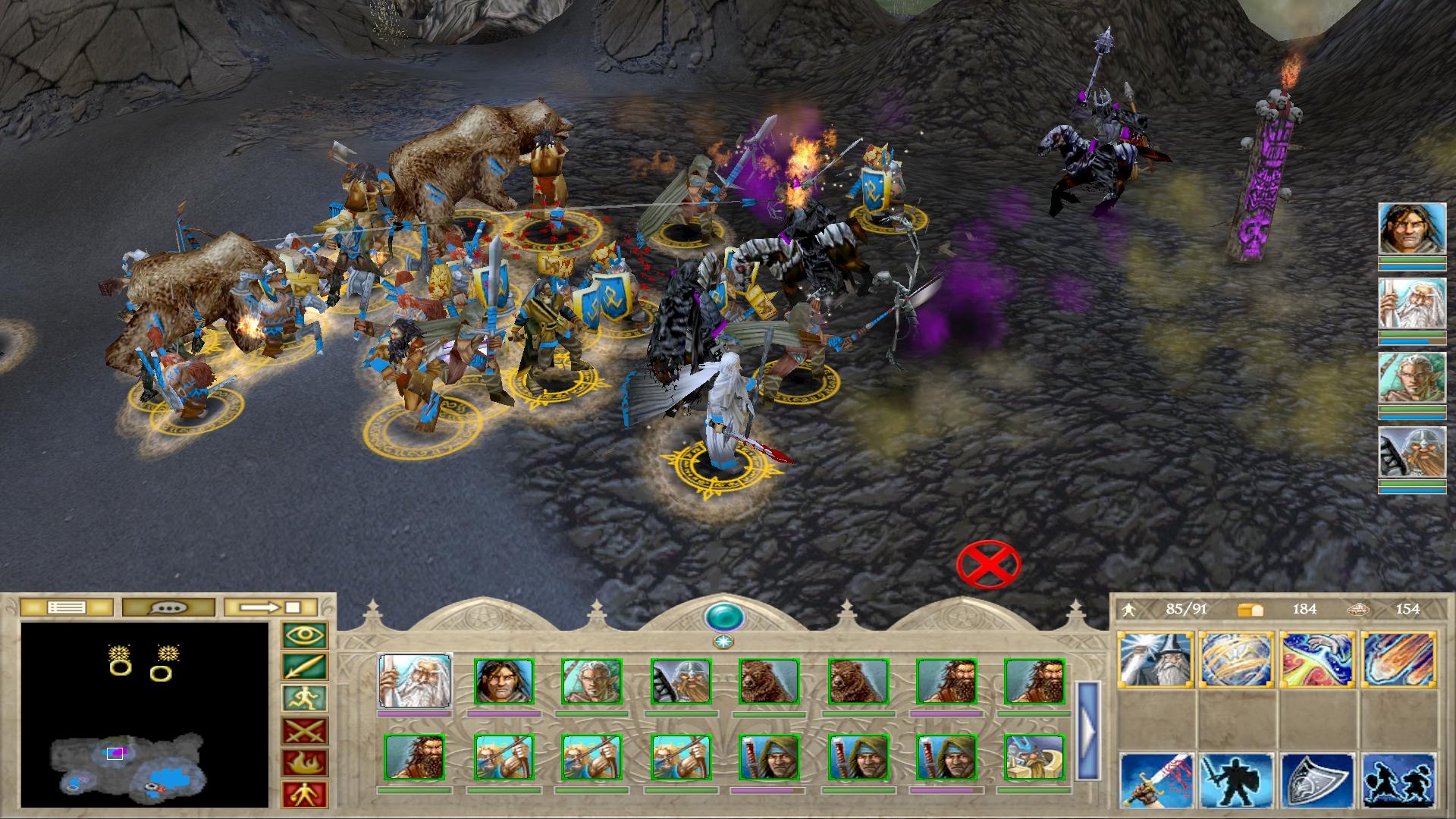Activate the swirling golden orb spell

(x=1237, y=660)
